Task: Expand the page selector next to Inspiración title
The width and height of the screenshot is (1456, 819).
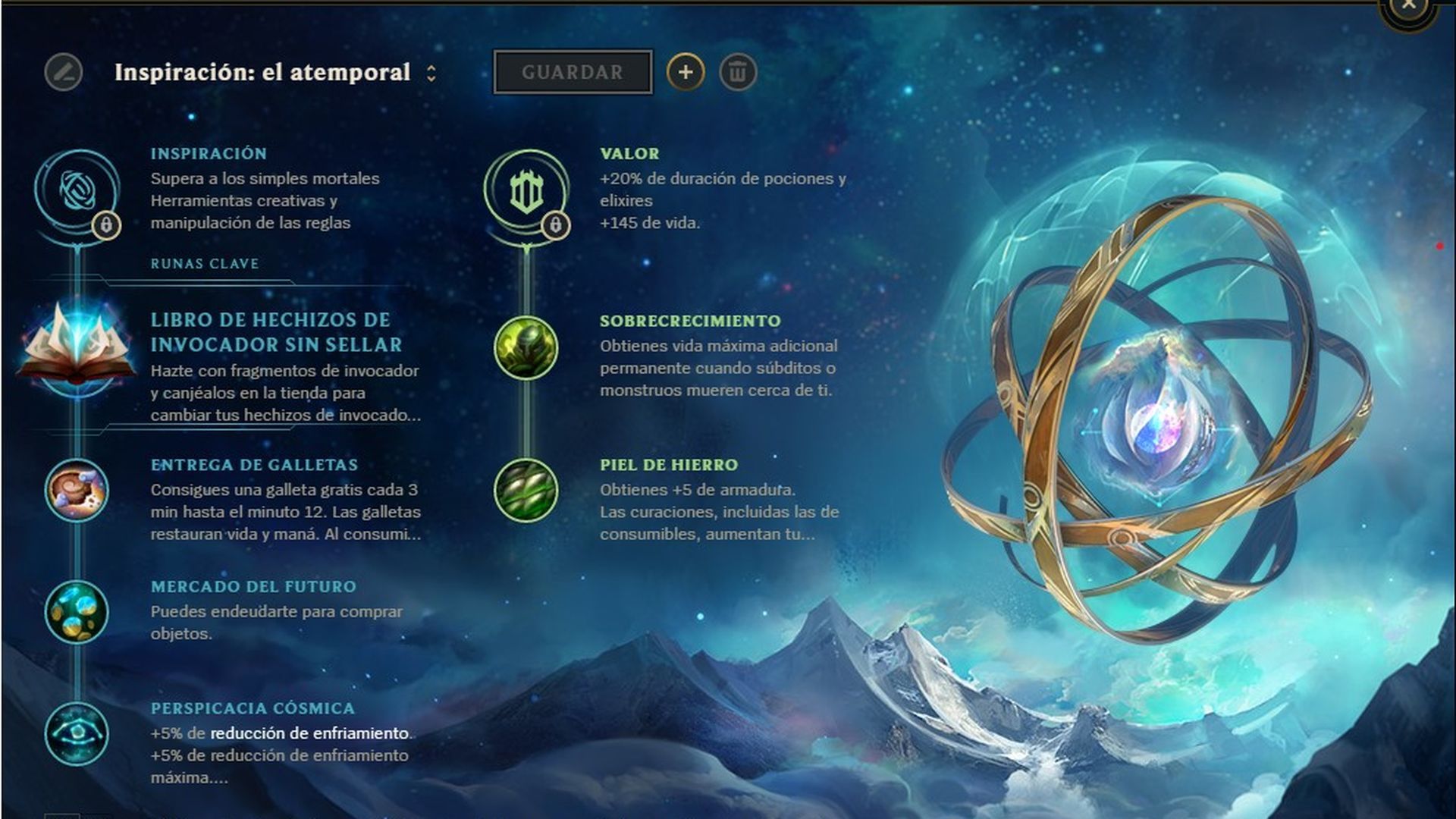Action: point(432,73)
